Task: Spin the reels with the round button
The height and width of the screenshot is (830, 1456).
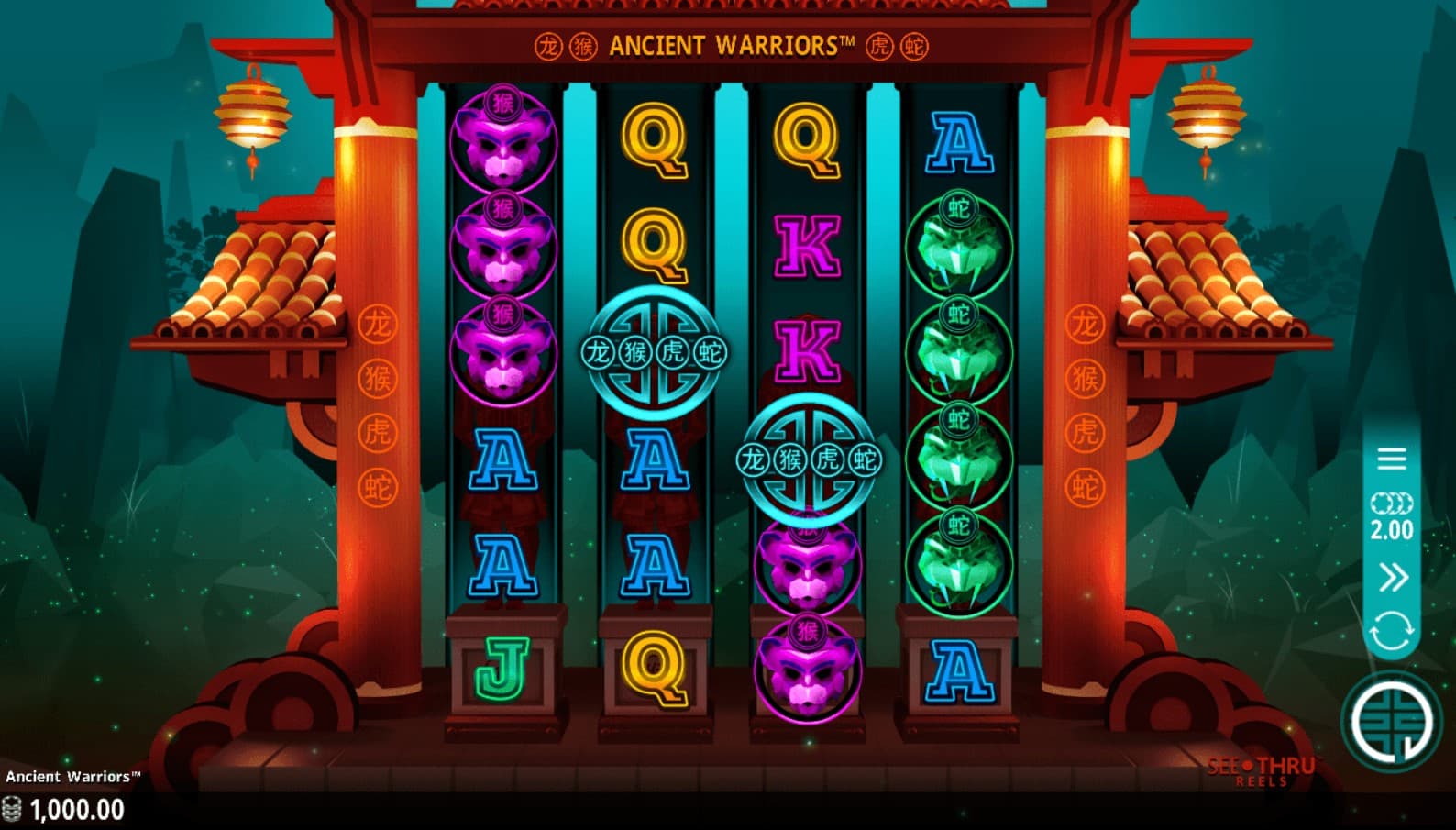Action: [x=1391, y=722]
